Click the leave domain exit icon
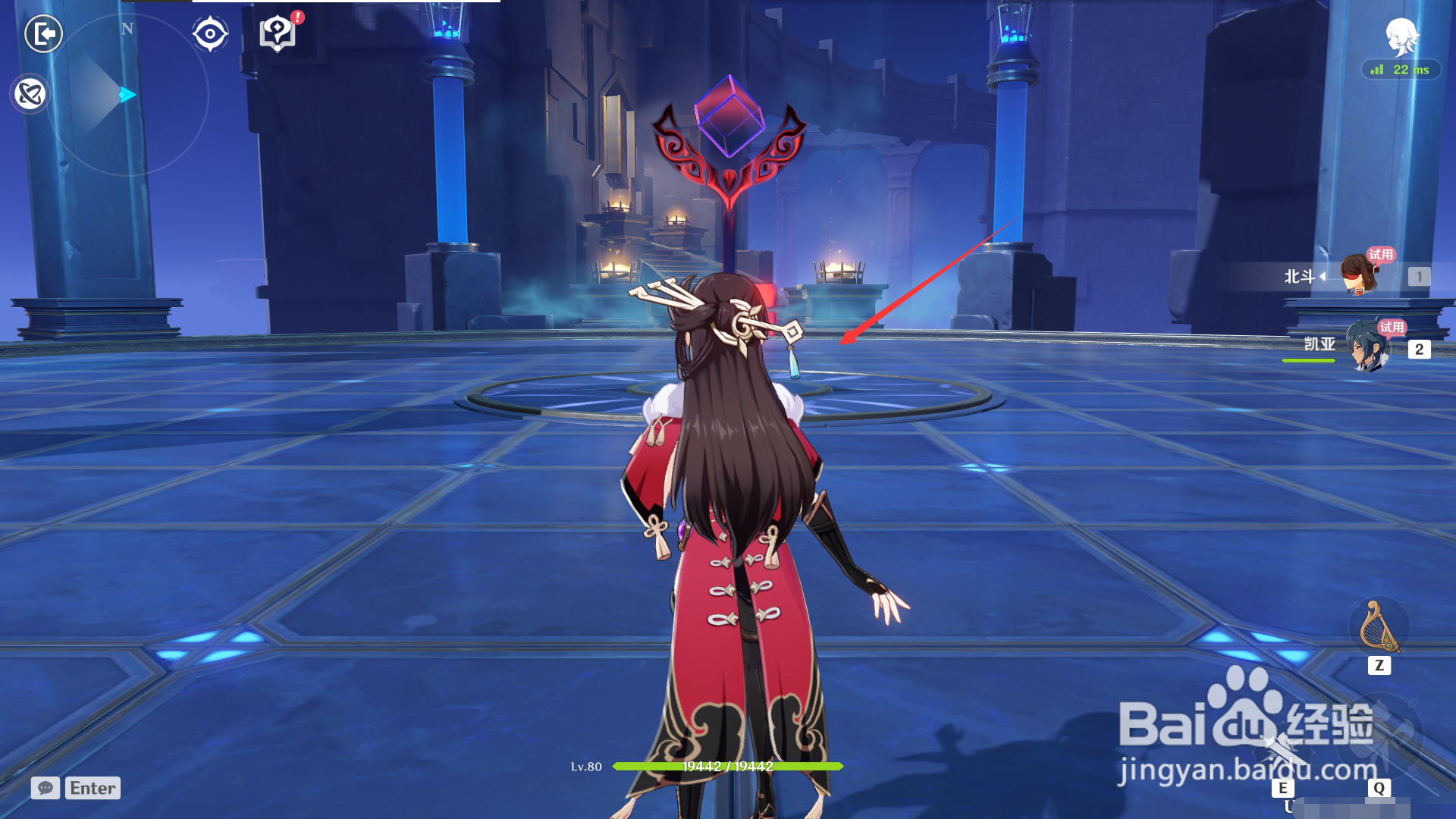 coord(45,33)
